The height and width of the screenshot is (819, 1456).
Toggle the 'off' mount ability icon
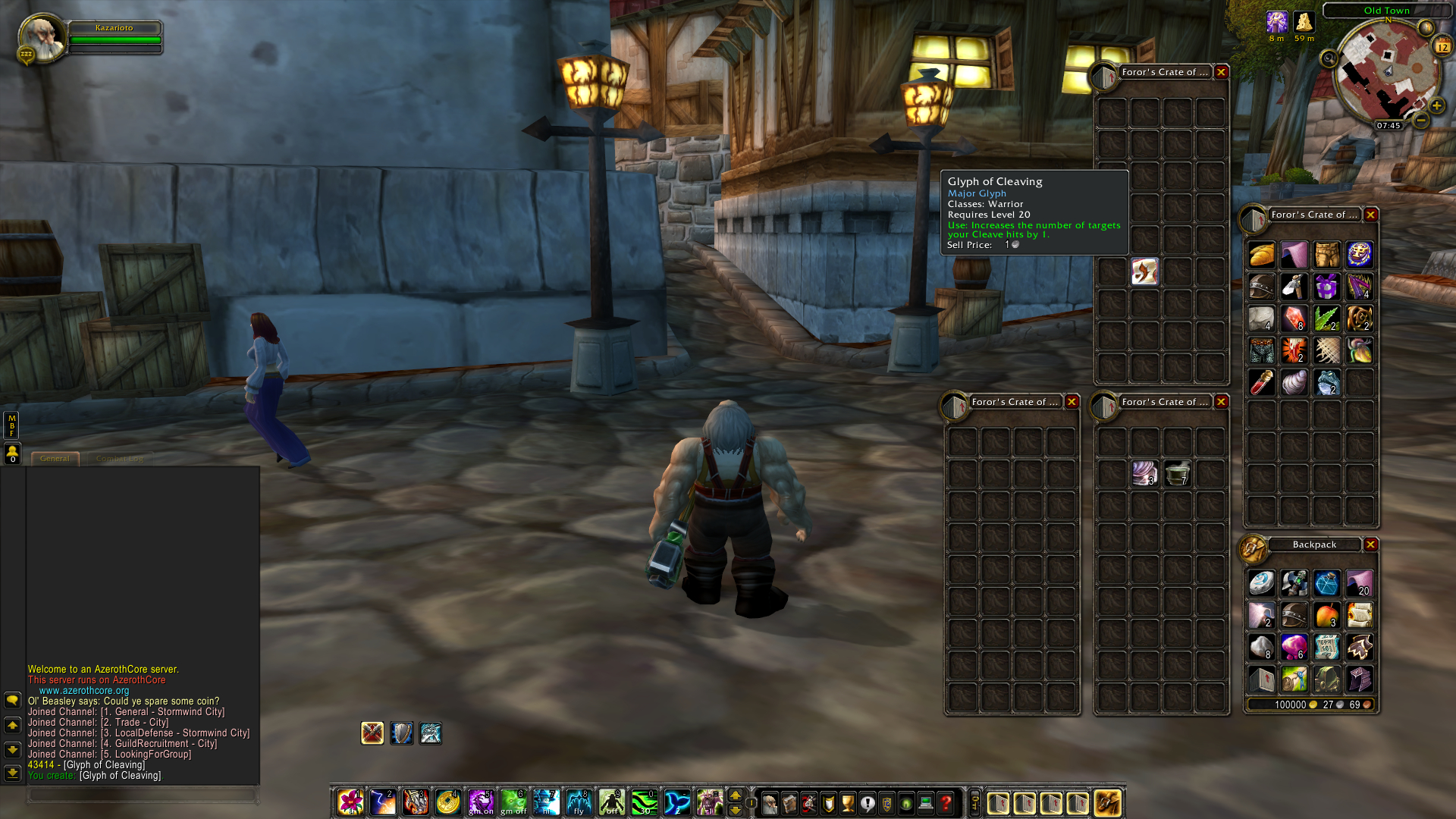pos(611,802)
